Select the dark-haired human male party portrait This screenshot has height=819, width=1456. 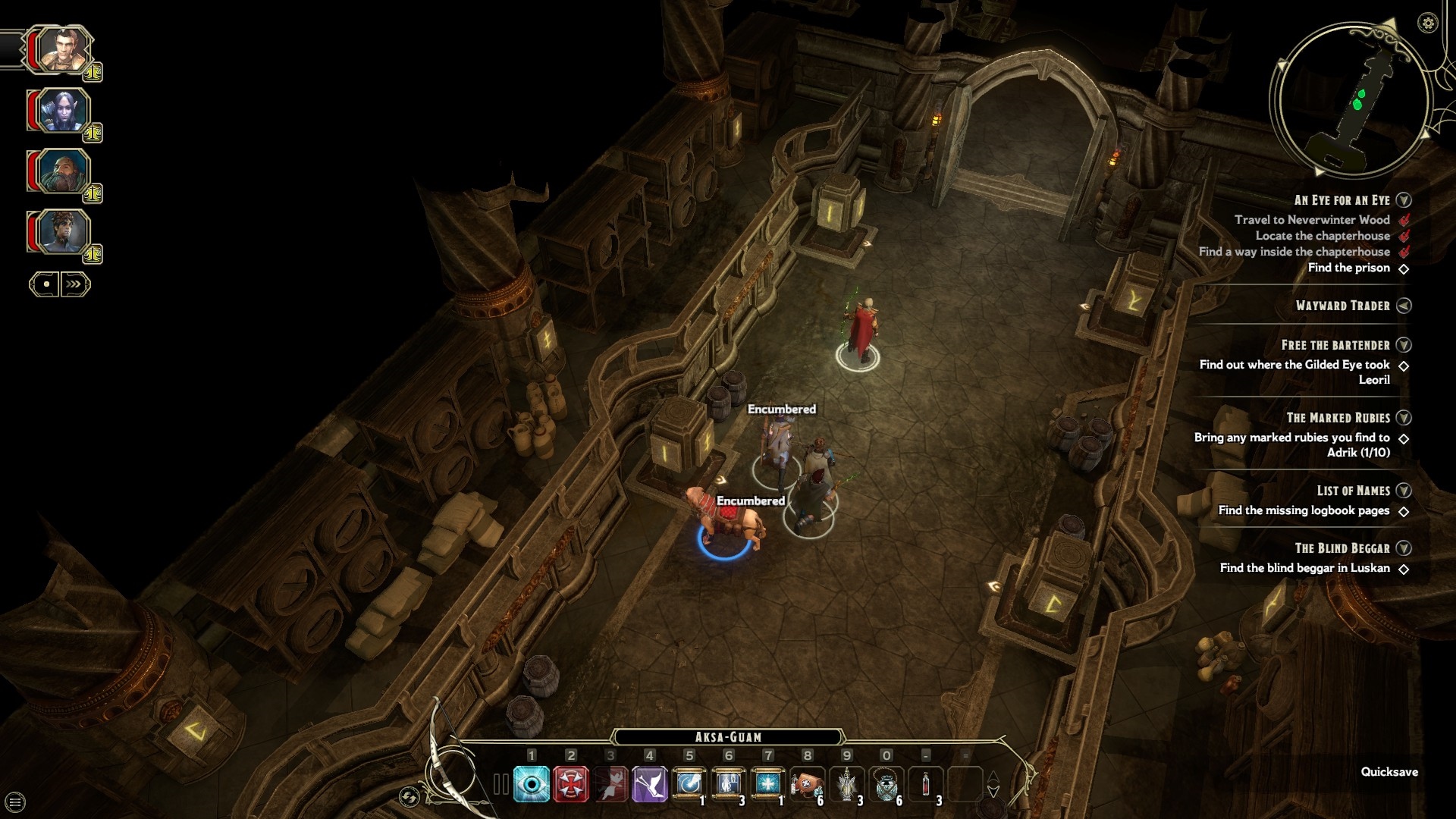pyautogui.click(x=59, y=50)
